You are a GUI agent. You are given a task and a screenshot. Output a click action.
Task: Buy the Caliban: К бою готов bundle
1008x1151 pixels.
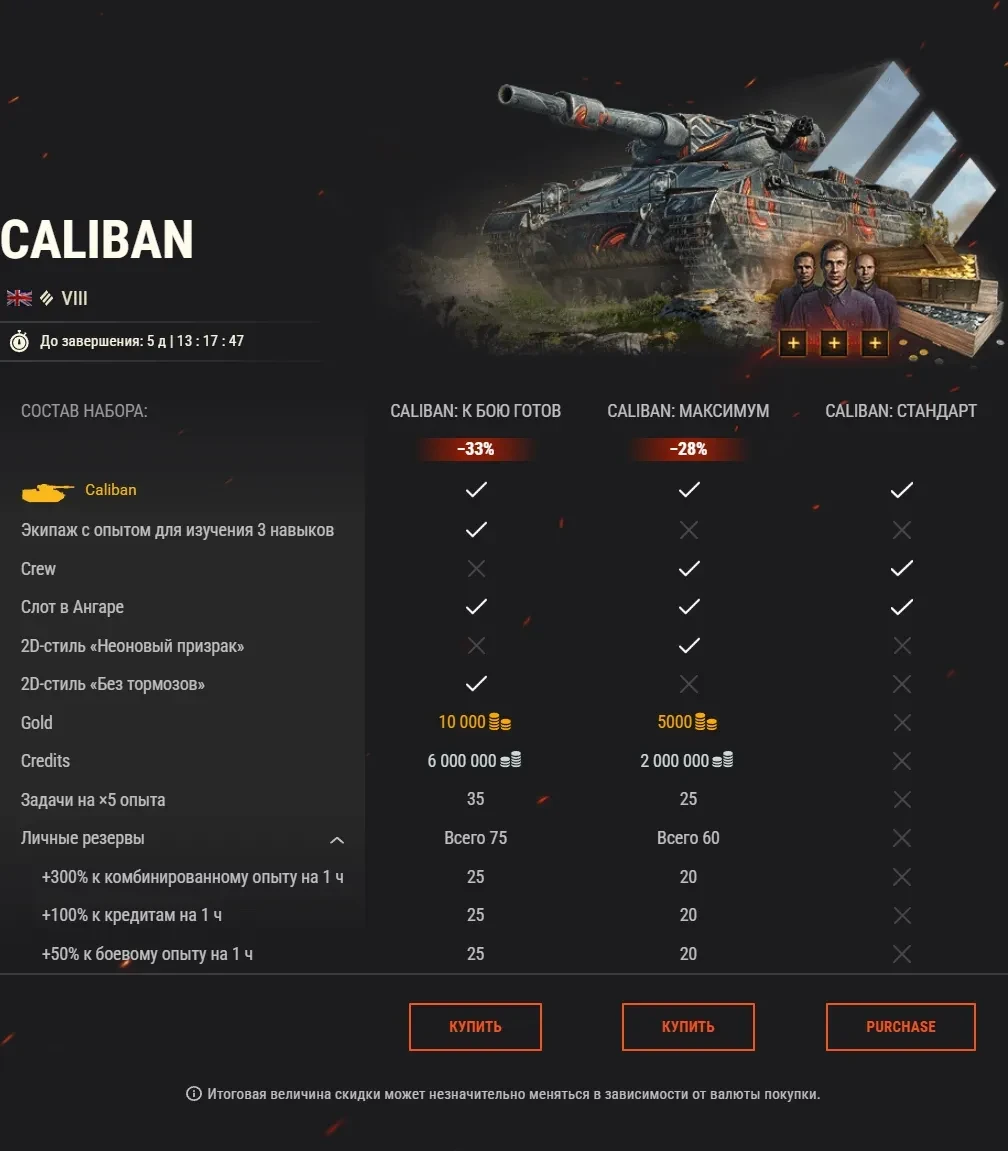click(475, 1027)
